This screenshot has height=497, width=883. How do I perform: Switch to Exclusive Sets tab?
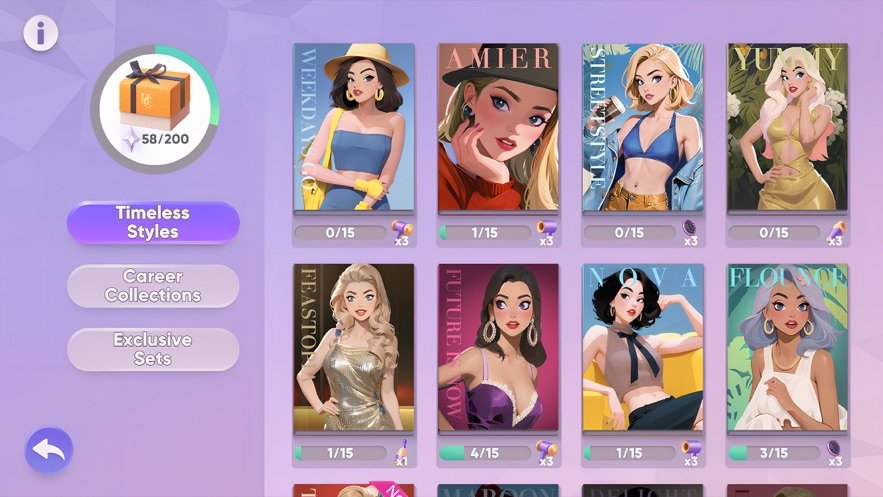click(153, 349)
